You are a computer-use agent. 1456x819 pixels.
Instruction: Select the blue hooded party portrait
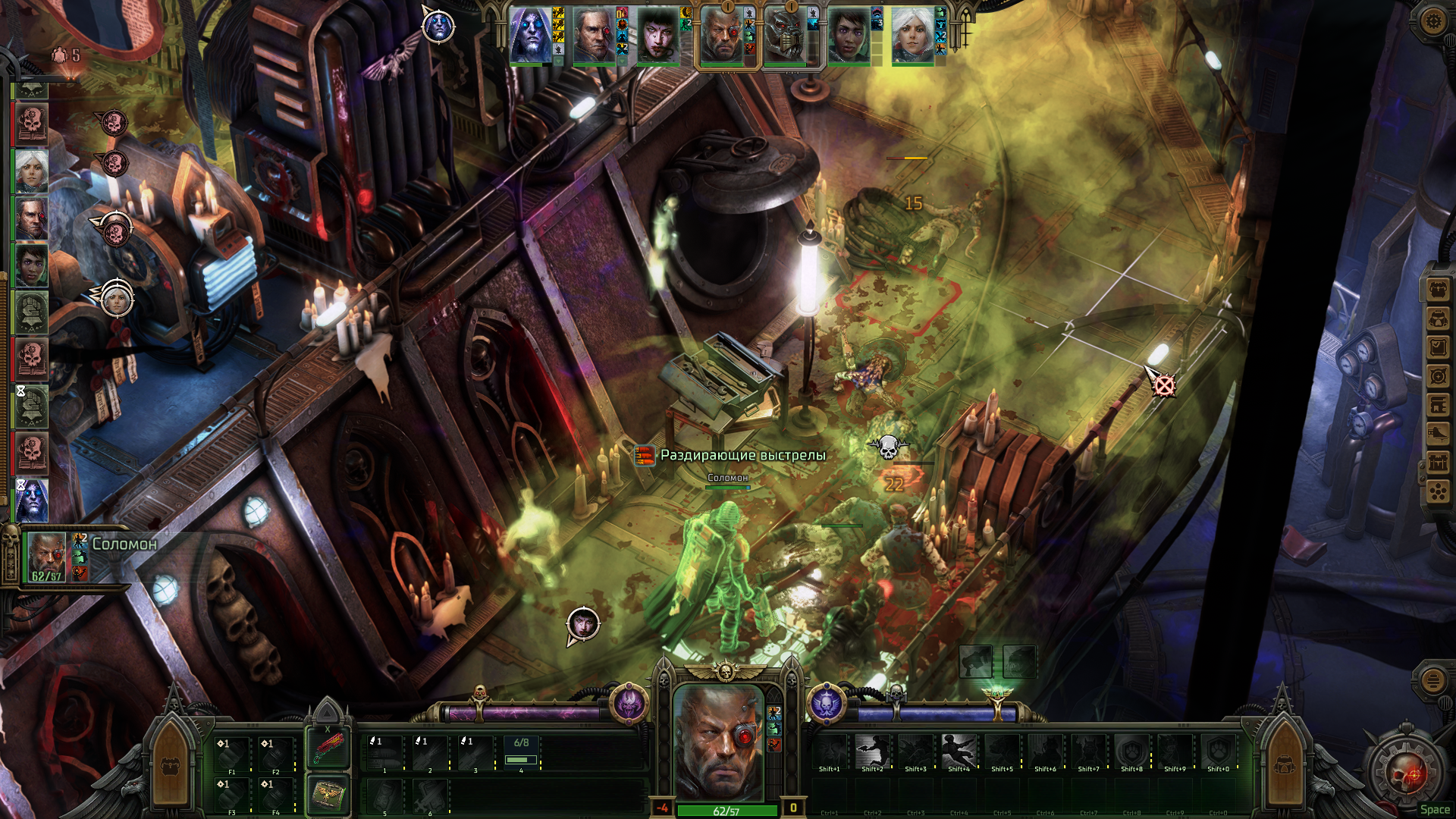[530, 36]
